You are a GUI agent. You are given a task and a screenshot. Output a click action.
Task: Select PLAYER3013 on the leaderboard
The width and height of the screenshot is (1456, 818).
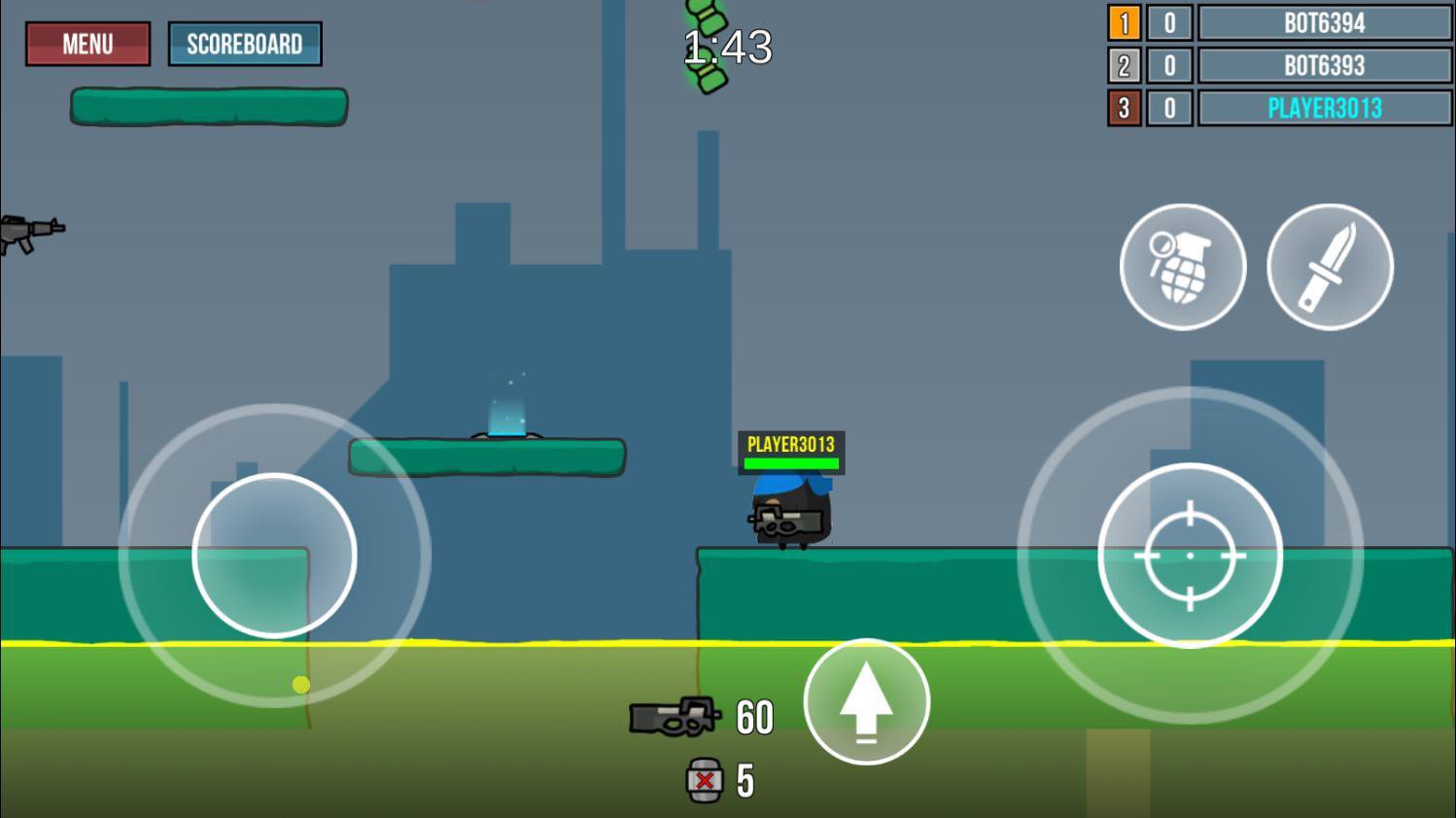1324,109
